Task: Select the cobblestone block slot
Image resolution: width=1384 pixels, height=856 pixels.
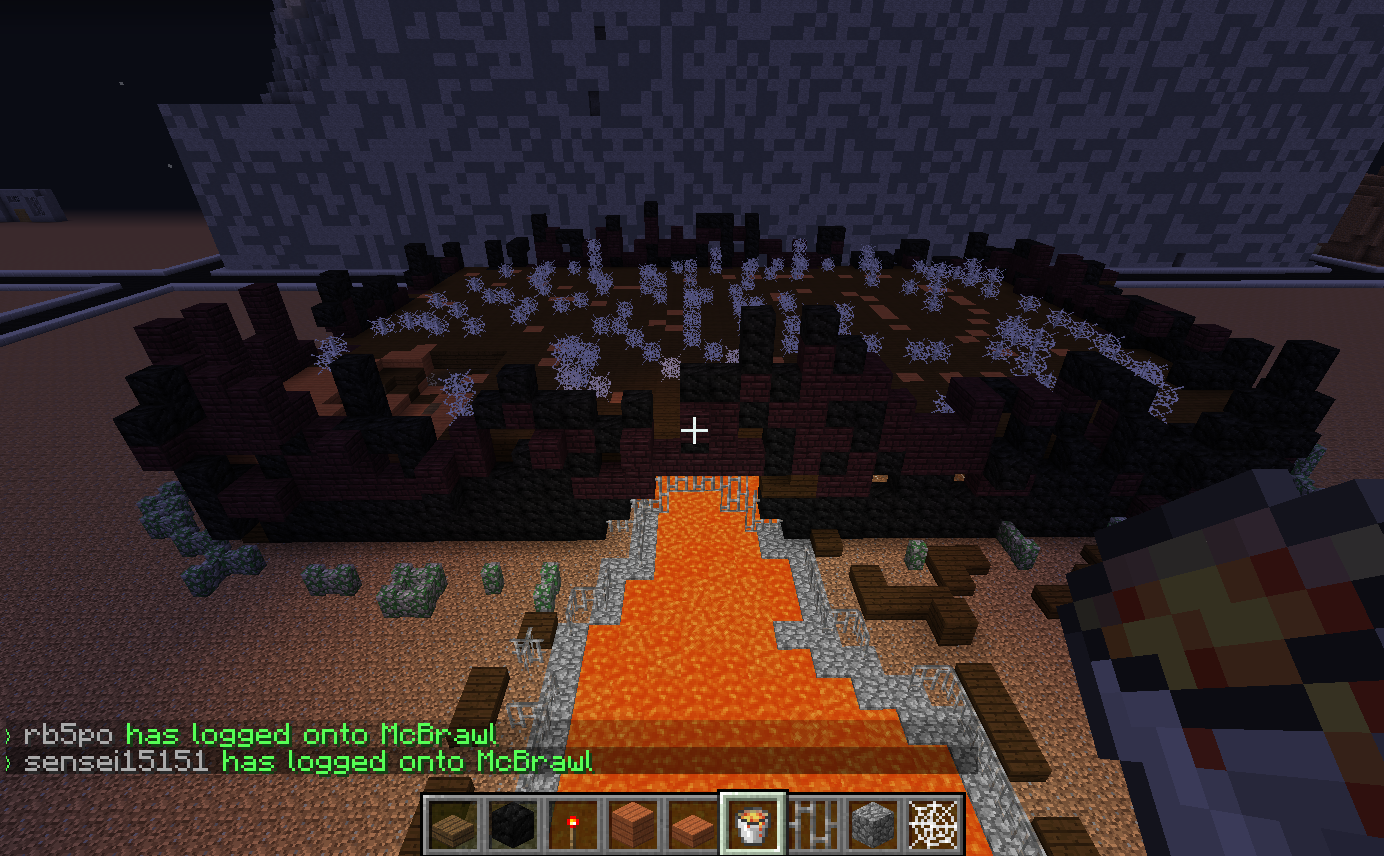Action: pyautogui.click(x=873, y=824)
